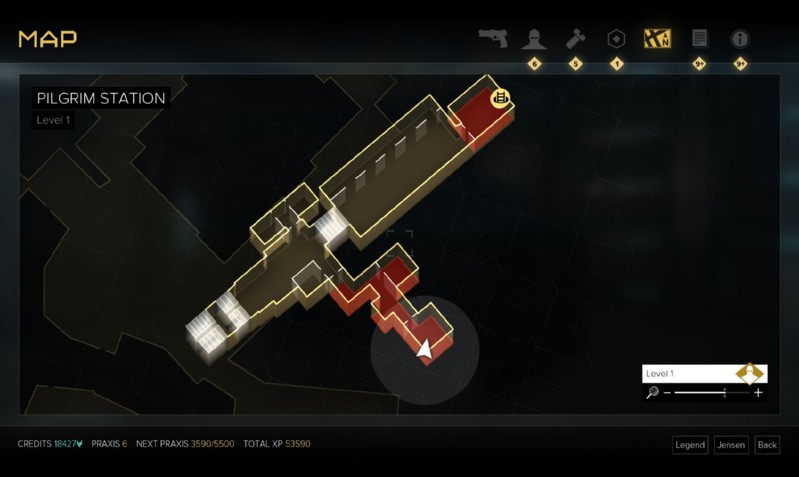Click the white player arrow marker
This screenshot has width=799, height=477.
point(425,348)
